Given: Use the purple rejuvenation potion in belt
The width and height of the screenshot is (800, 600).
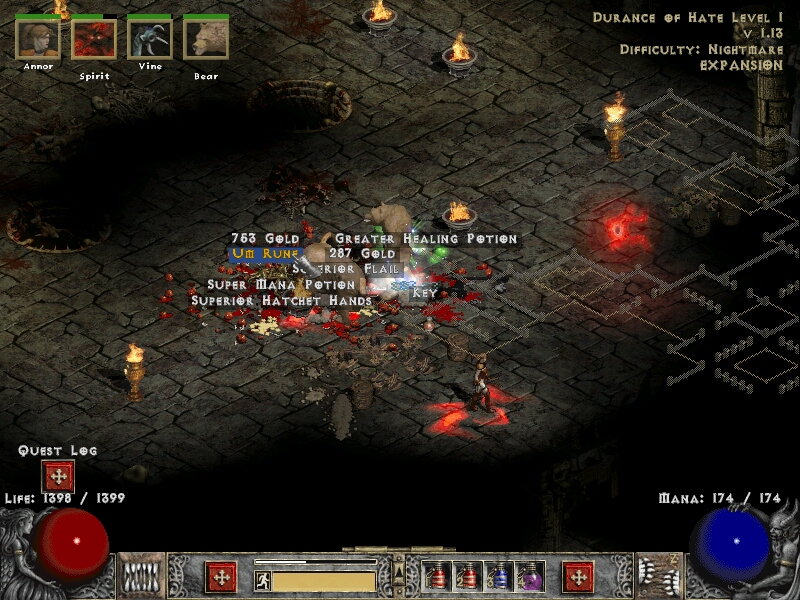Looking at the screenshot, I should pos(530,577).
